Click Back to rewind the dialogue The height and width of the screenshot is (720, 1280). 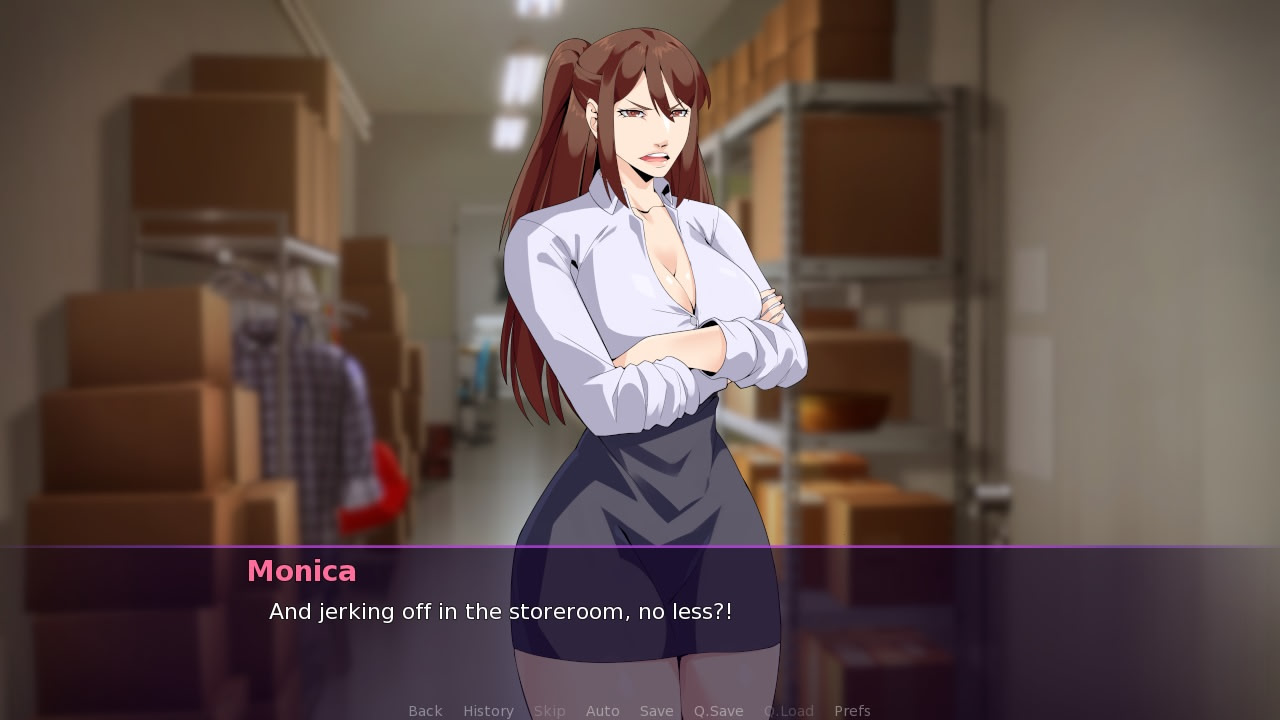[x=424, y=710]
